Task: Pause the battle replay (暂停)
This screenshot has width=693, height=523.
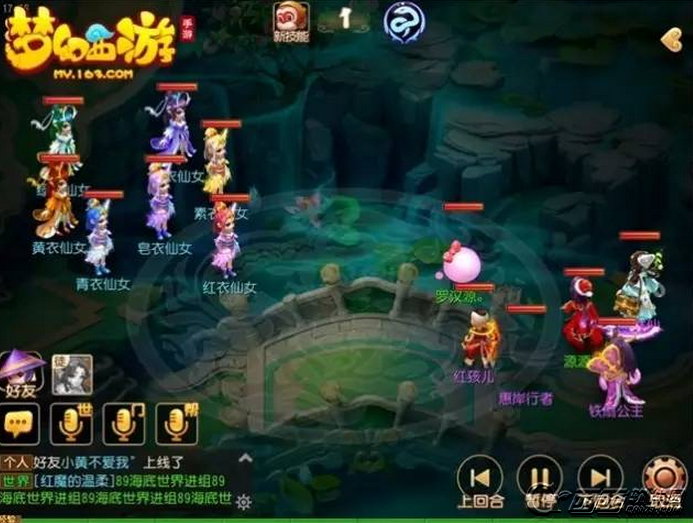Action: click(539, 478)
